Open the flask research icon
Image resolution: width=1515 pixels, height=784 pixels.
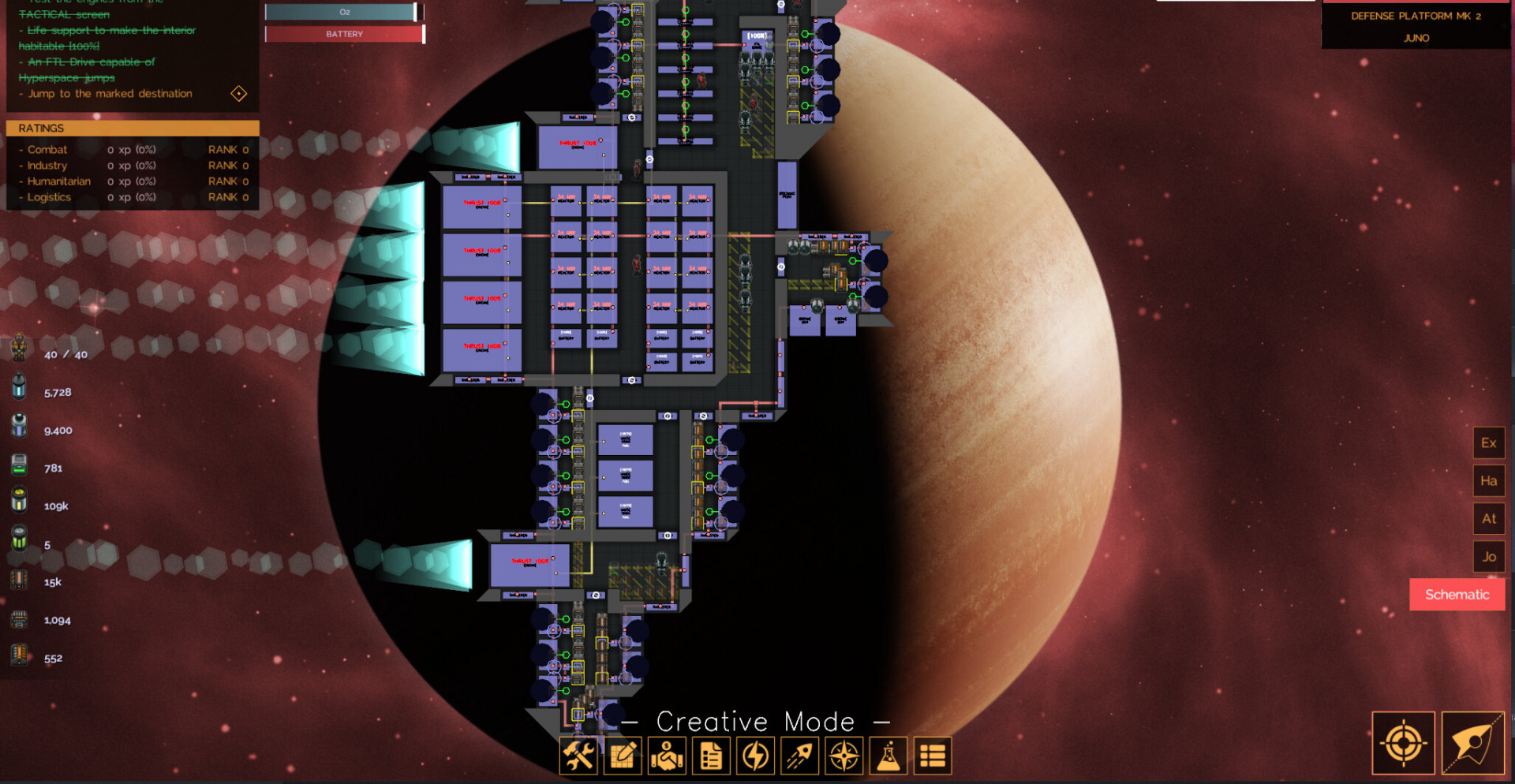[888, 756]
